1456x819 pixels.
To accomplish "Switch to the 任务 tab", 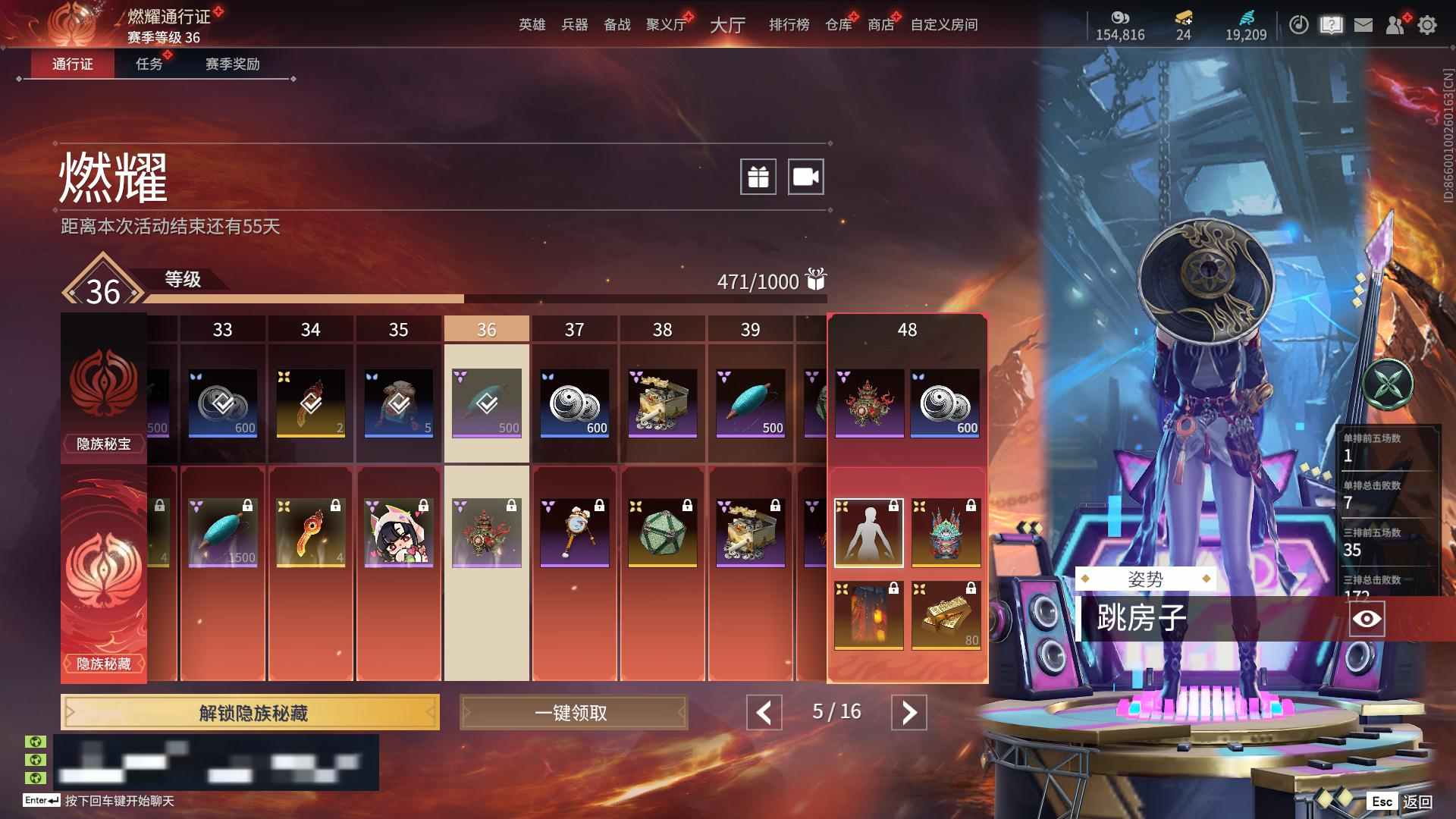I will pos(149,64).
